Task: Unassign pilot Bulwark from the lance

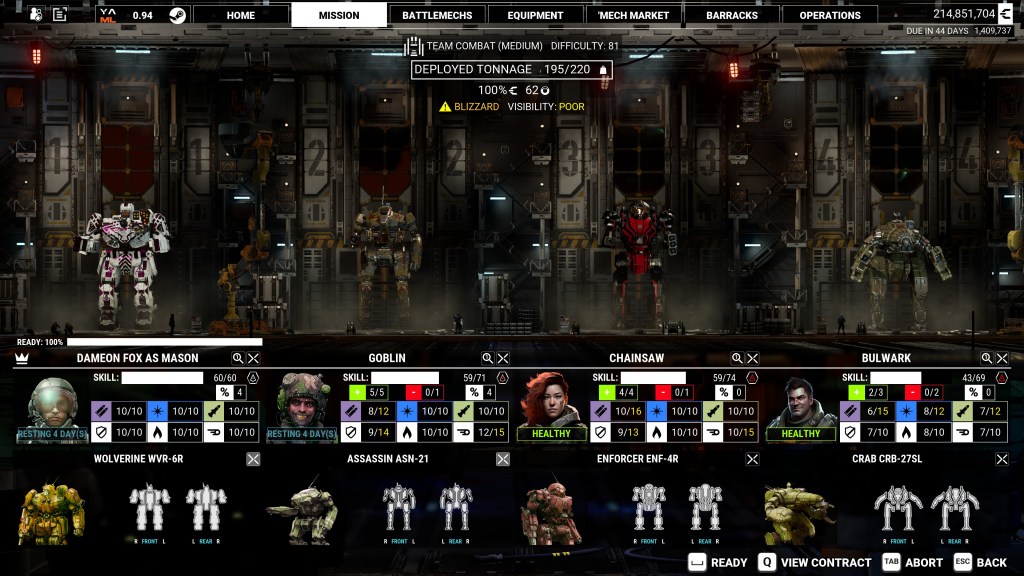Action: point(1002,358)
